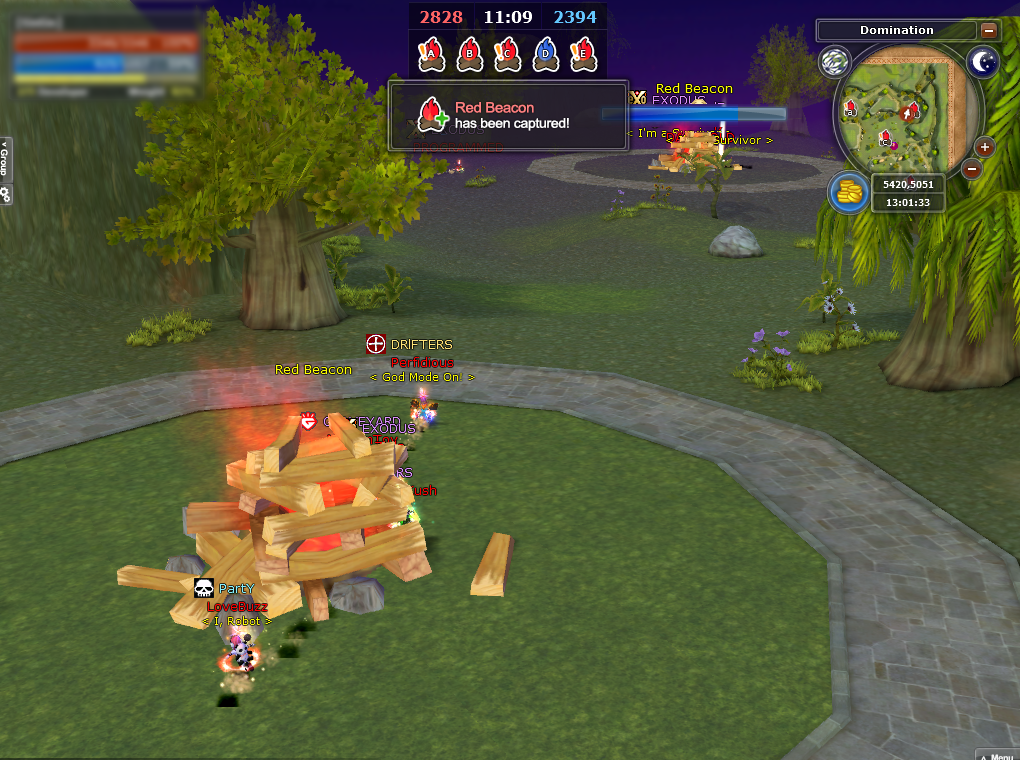Collapse the Domination minimap panel
The image size is (1020, 760).
(989, 31)
